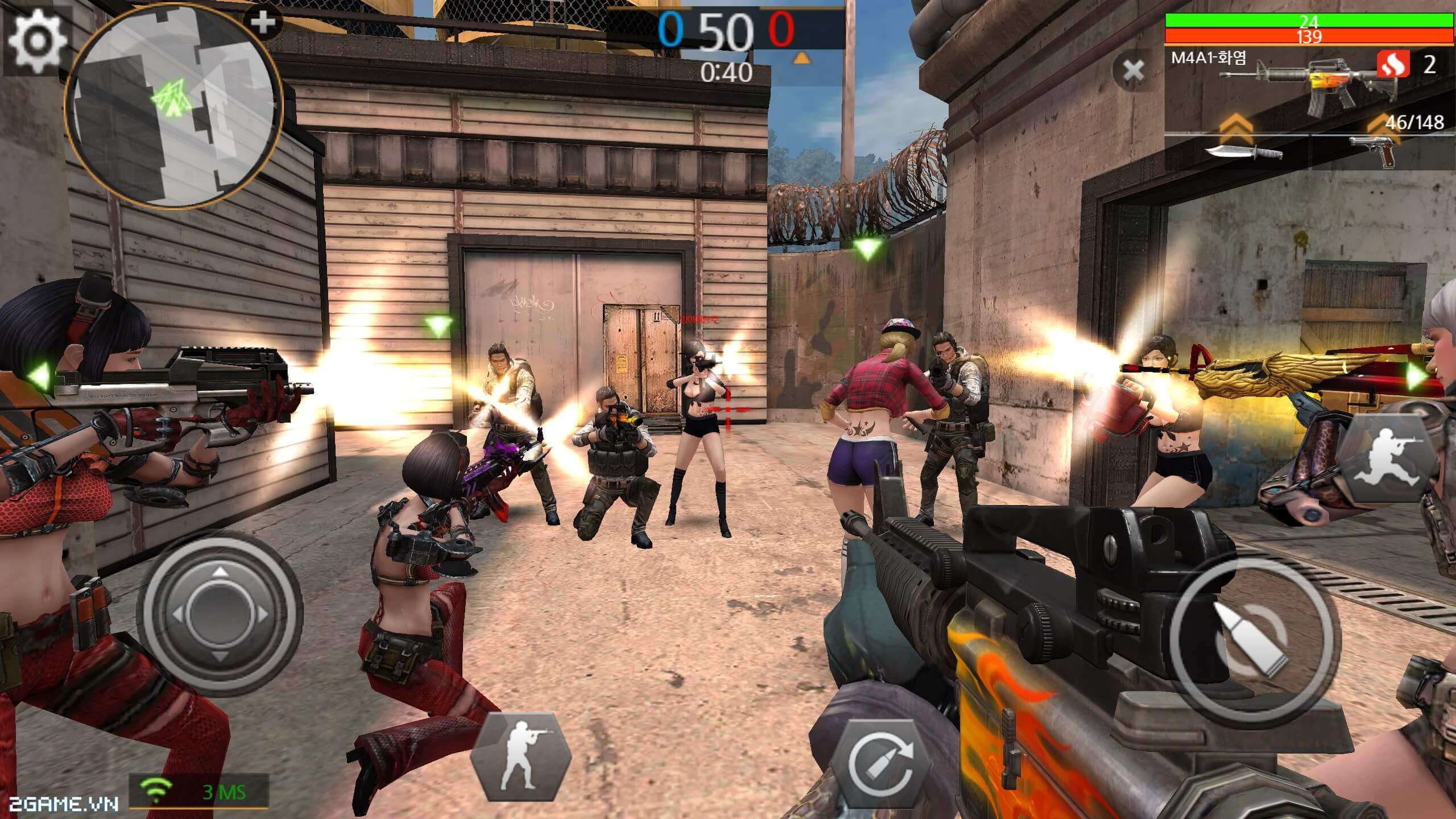Viewport: 1456px width, 819px height.
Task: Activate the red flame skill icon
Action: pos(1393,65)
